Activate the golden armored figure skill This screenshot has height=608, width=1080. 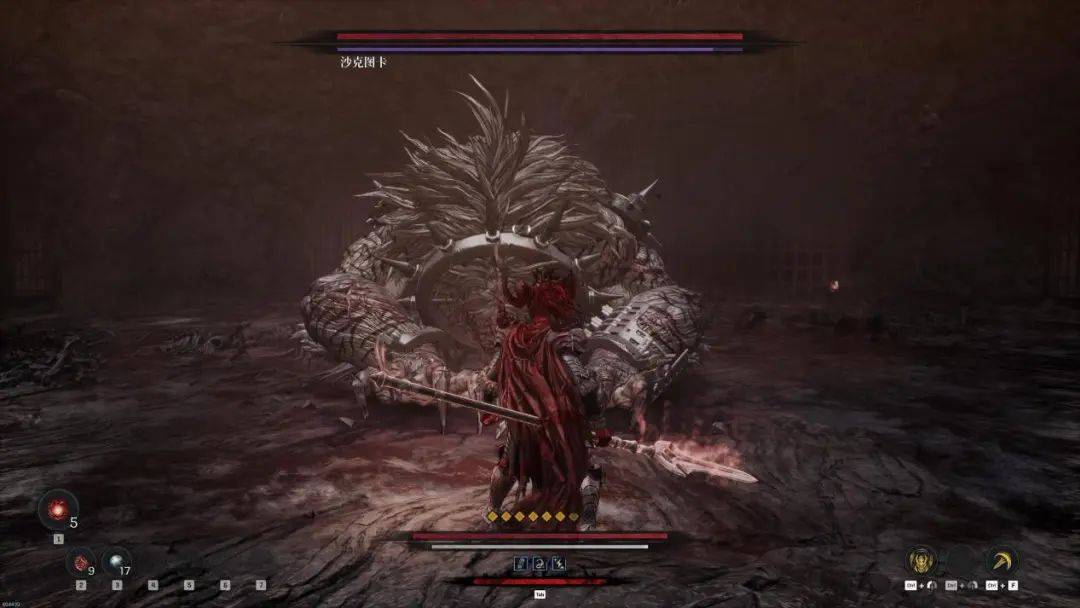[x=920, y=561]
